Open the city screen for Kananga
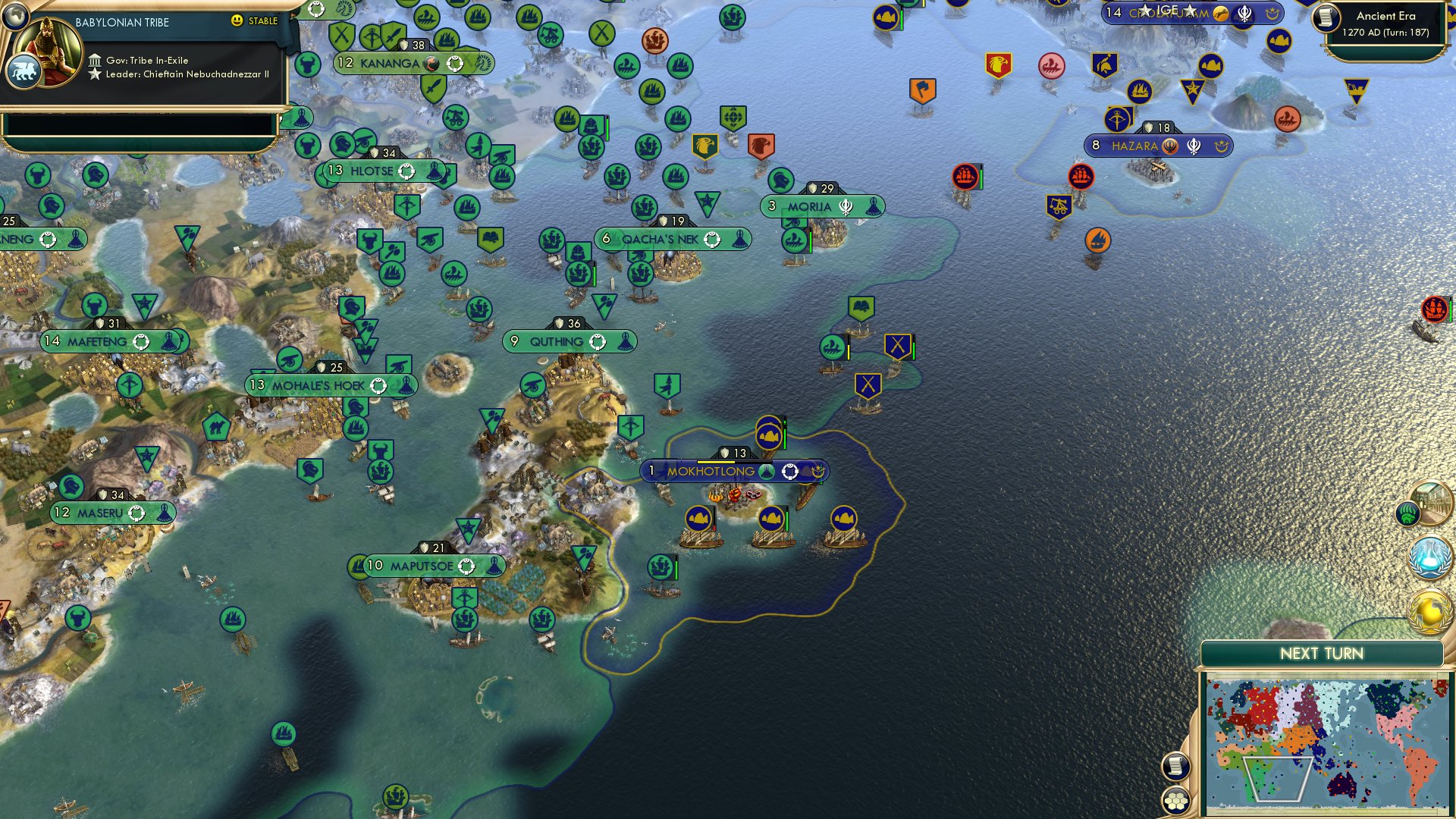 [x=394, y=64]
